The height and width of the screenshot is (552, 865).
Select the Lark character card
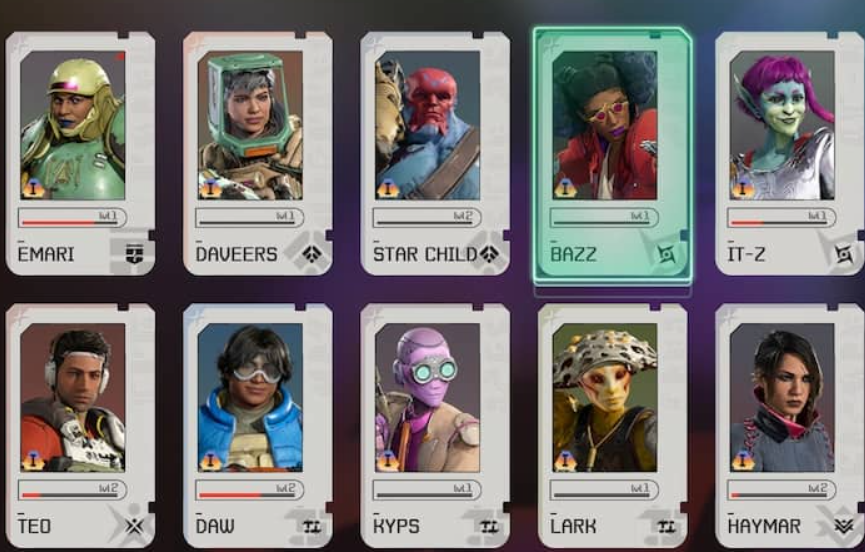click(612, 425)
